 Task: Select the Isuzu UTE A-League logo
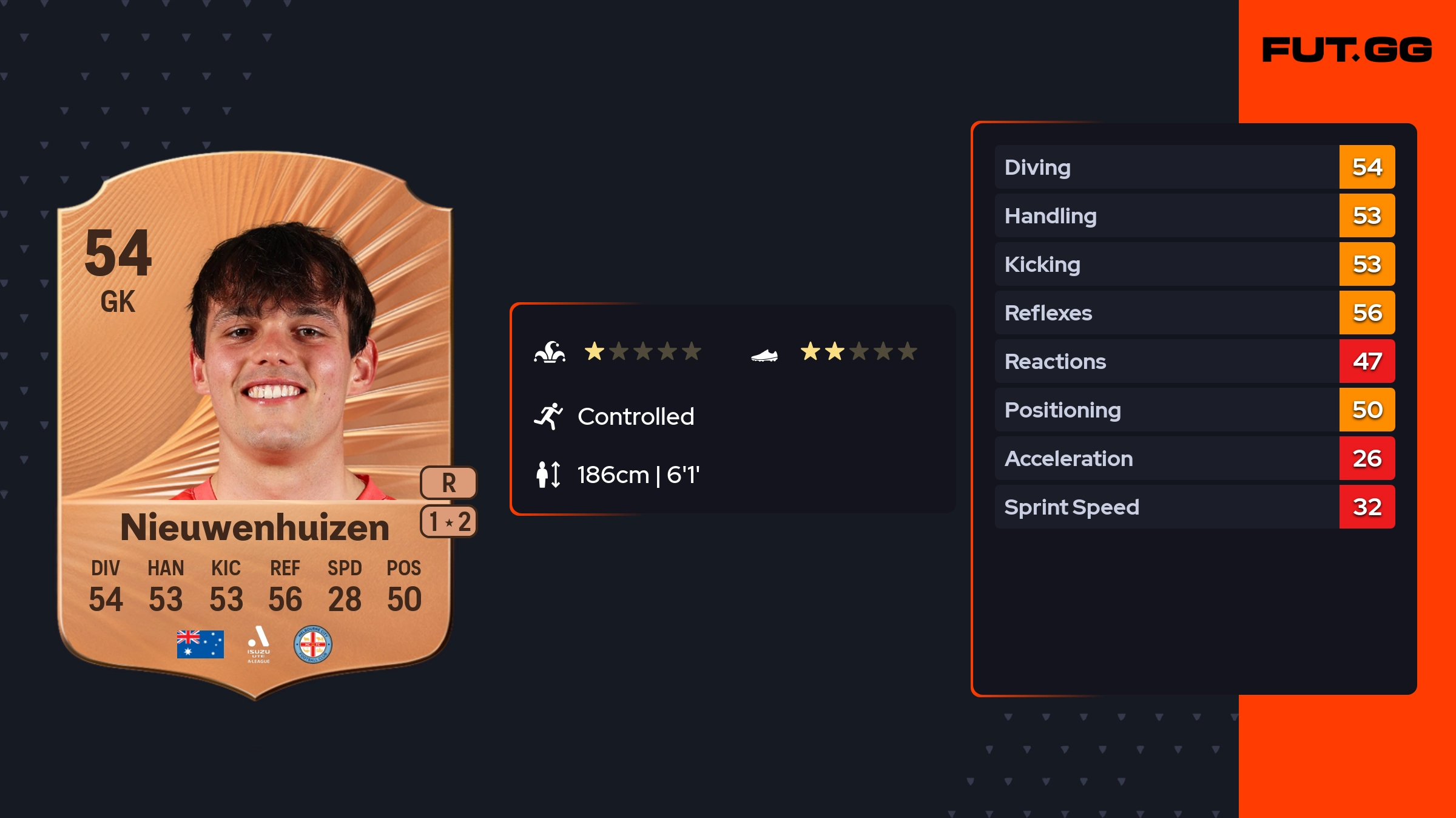click(258, 644)
